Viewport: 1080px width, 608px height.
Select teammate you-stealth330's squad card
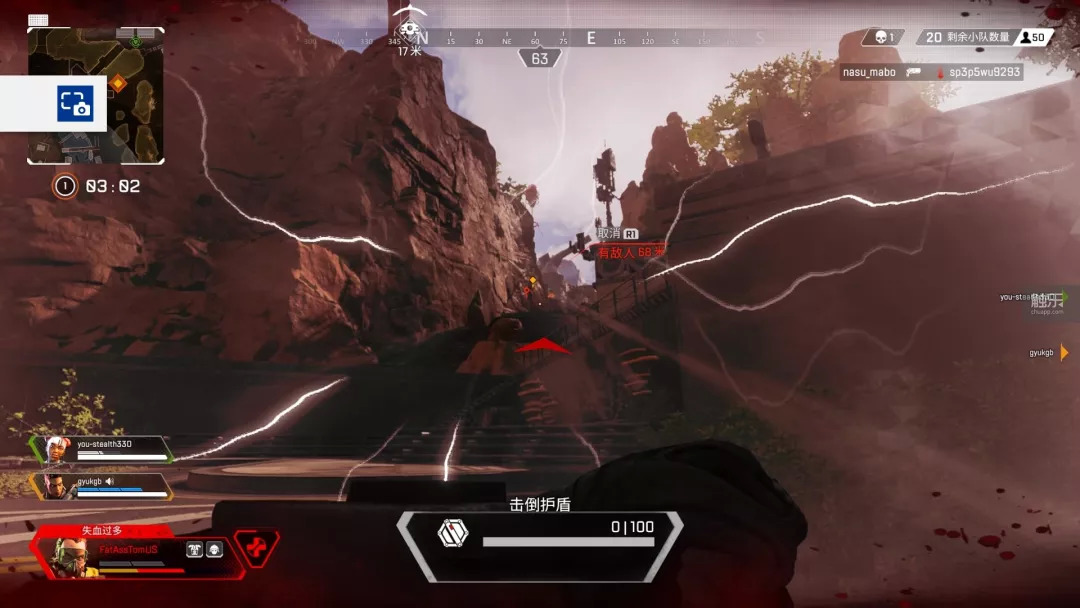pyautogui.click(x=105, y=449)
